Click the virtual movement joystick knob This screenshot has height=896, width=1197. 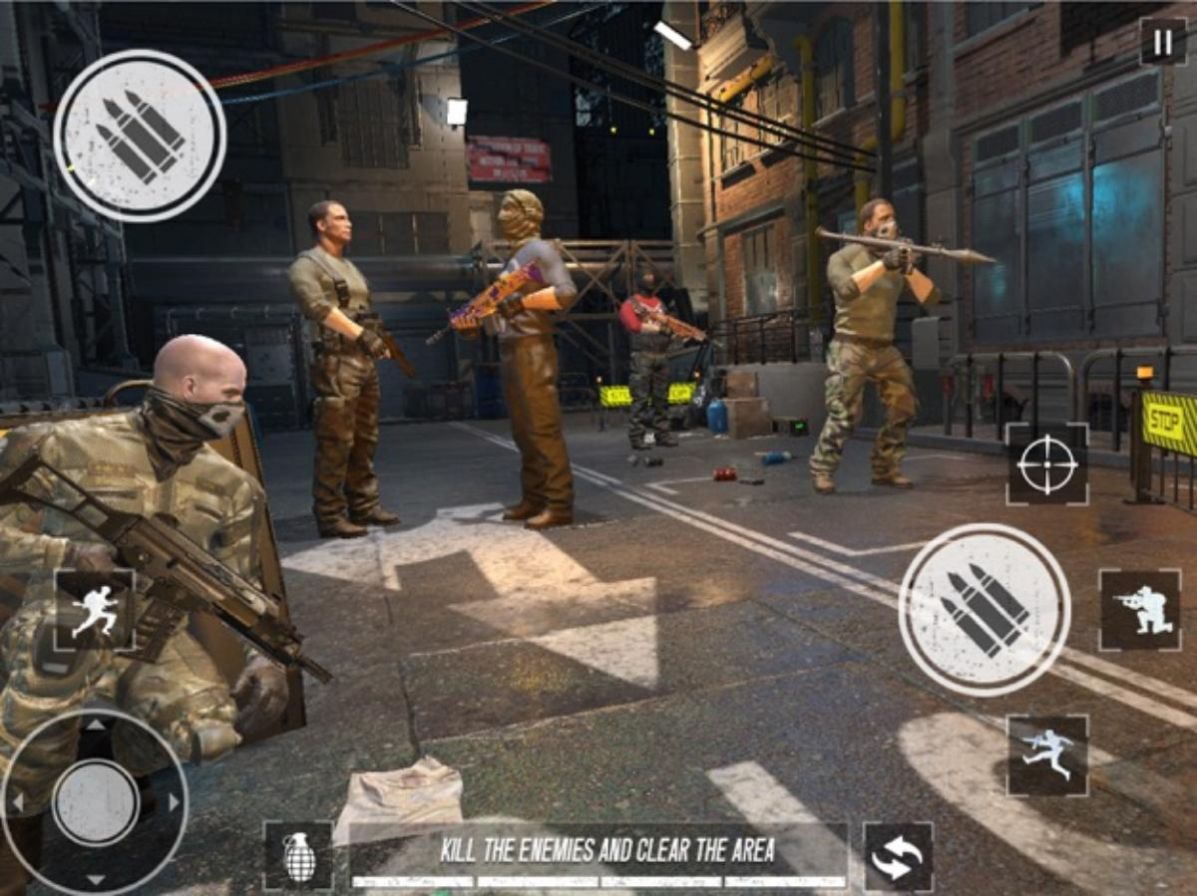pos(95,802)
